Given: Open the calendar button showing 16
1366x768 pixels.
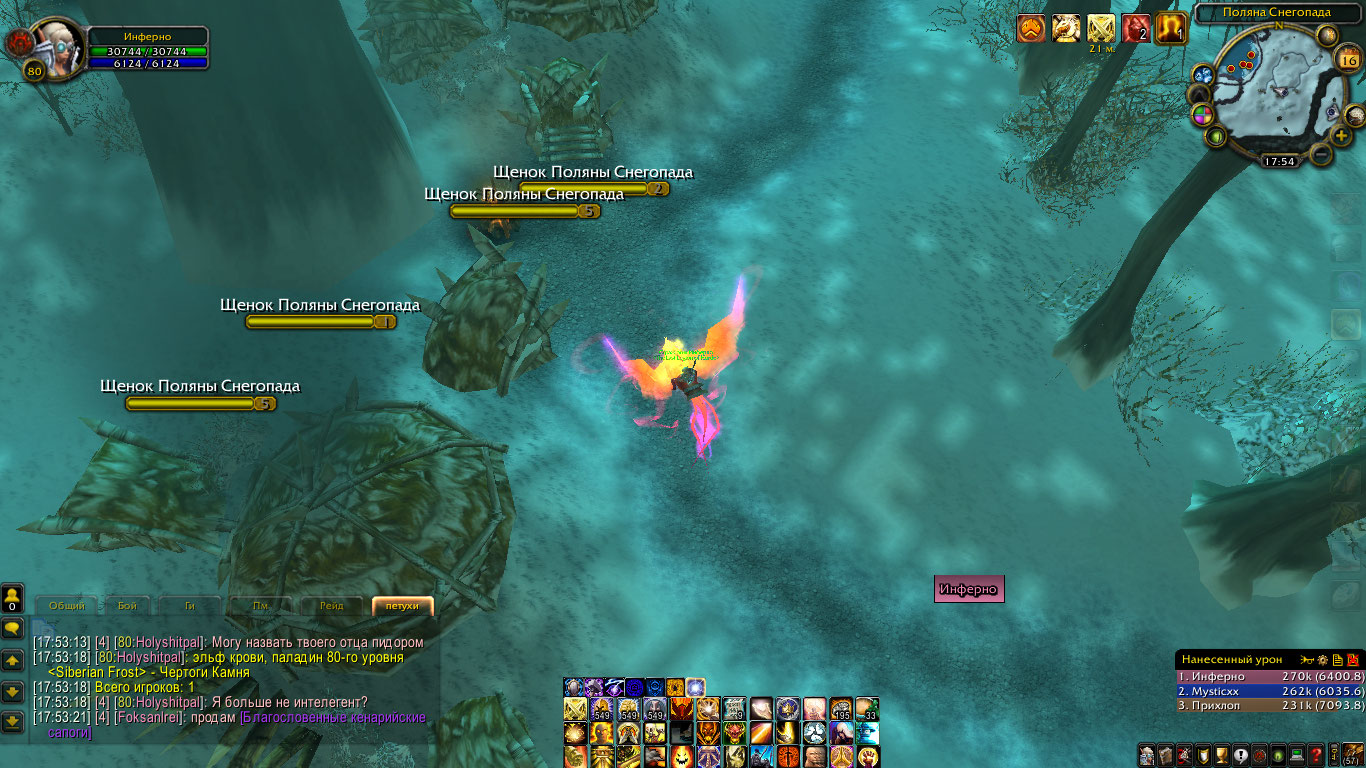Looking at the screenshot, I should coord(1347,59).
